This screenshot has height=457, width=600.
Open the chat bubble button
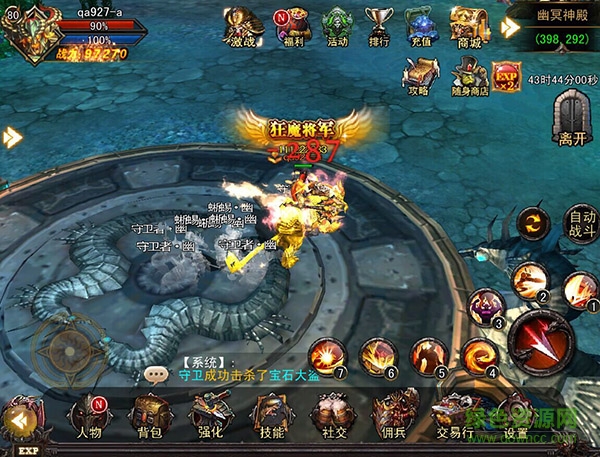pos(156,374)
